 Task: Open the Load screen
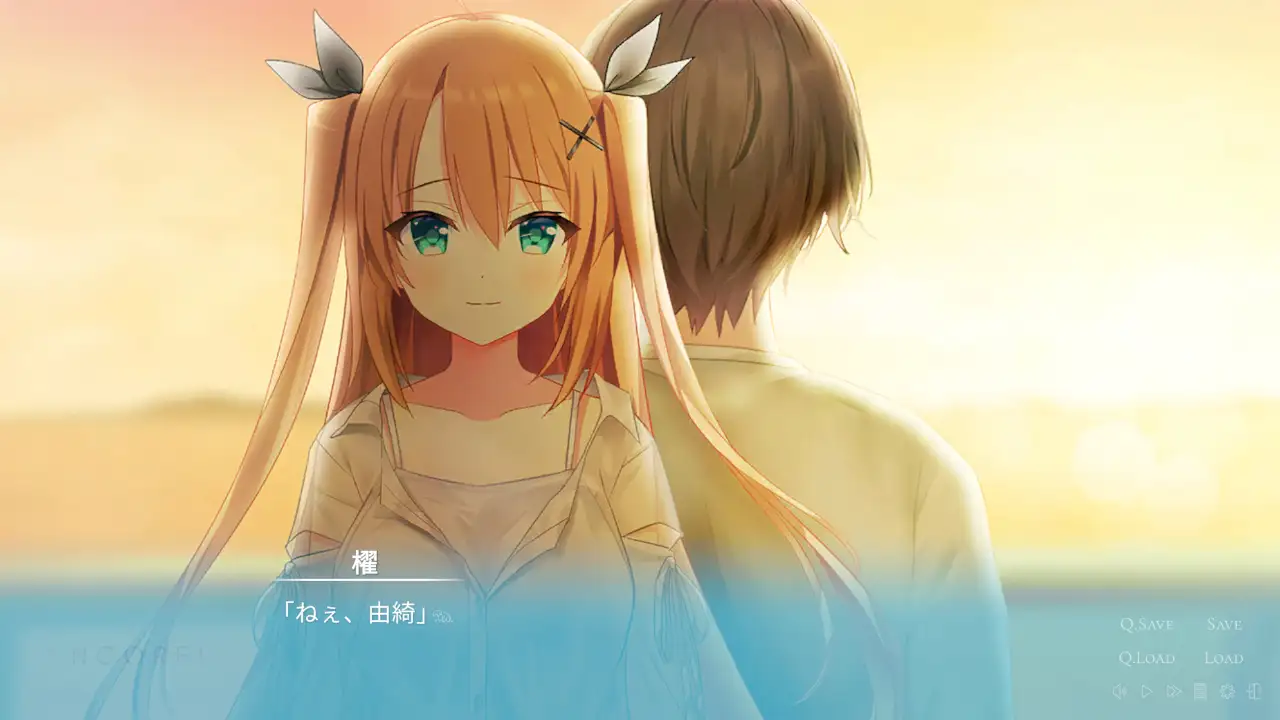tap(1222, 658)
